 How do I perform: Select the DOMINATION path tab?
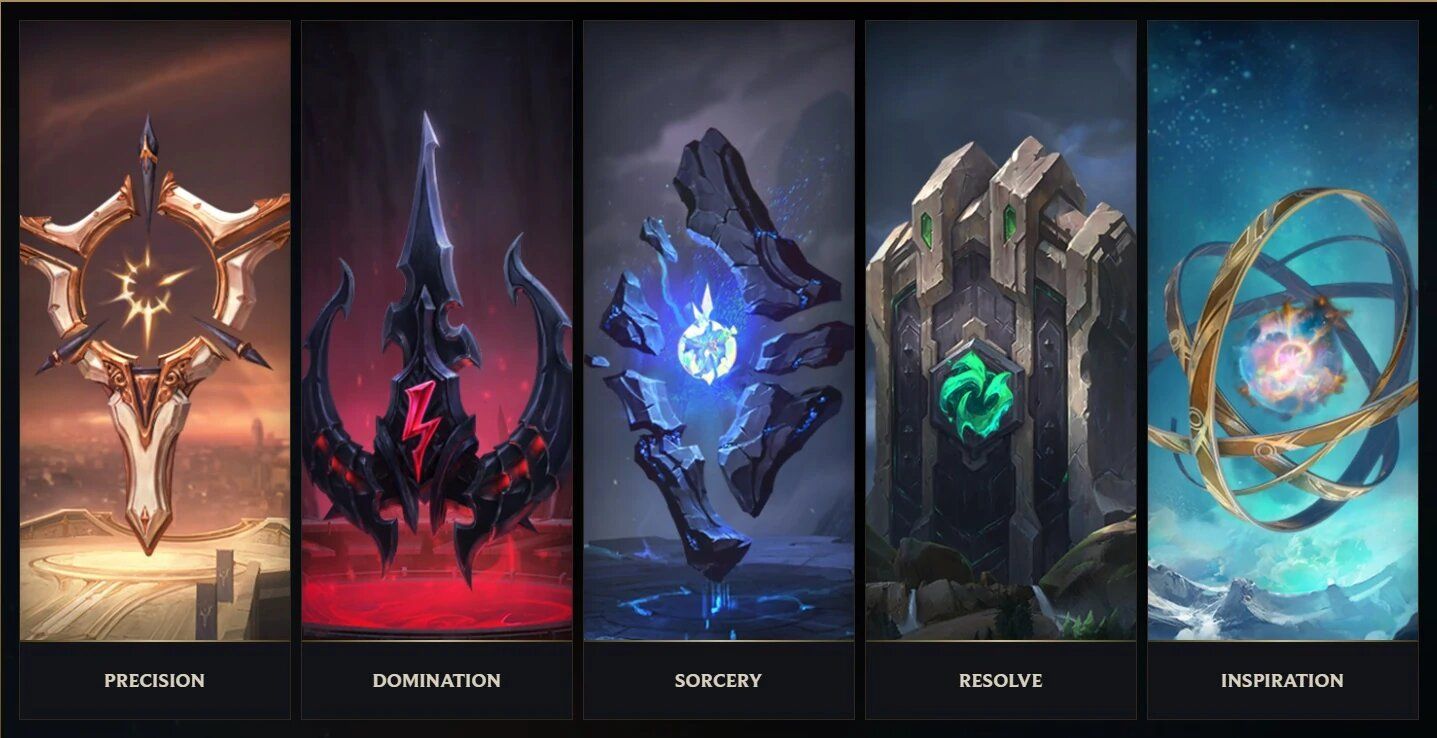[437, 680]
